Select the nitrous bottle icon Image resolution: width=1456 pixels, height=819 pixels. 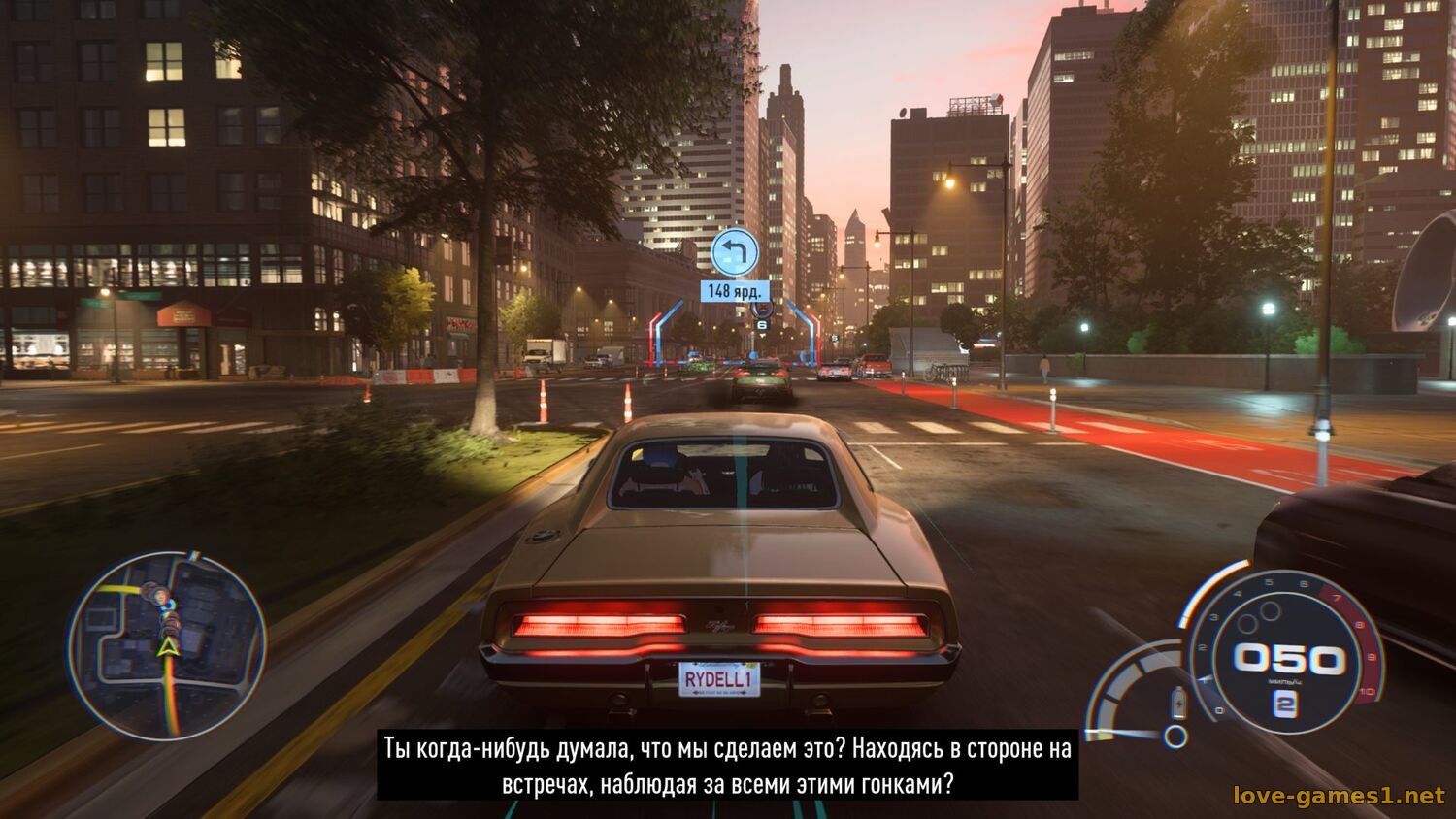(1178, 701)
